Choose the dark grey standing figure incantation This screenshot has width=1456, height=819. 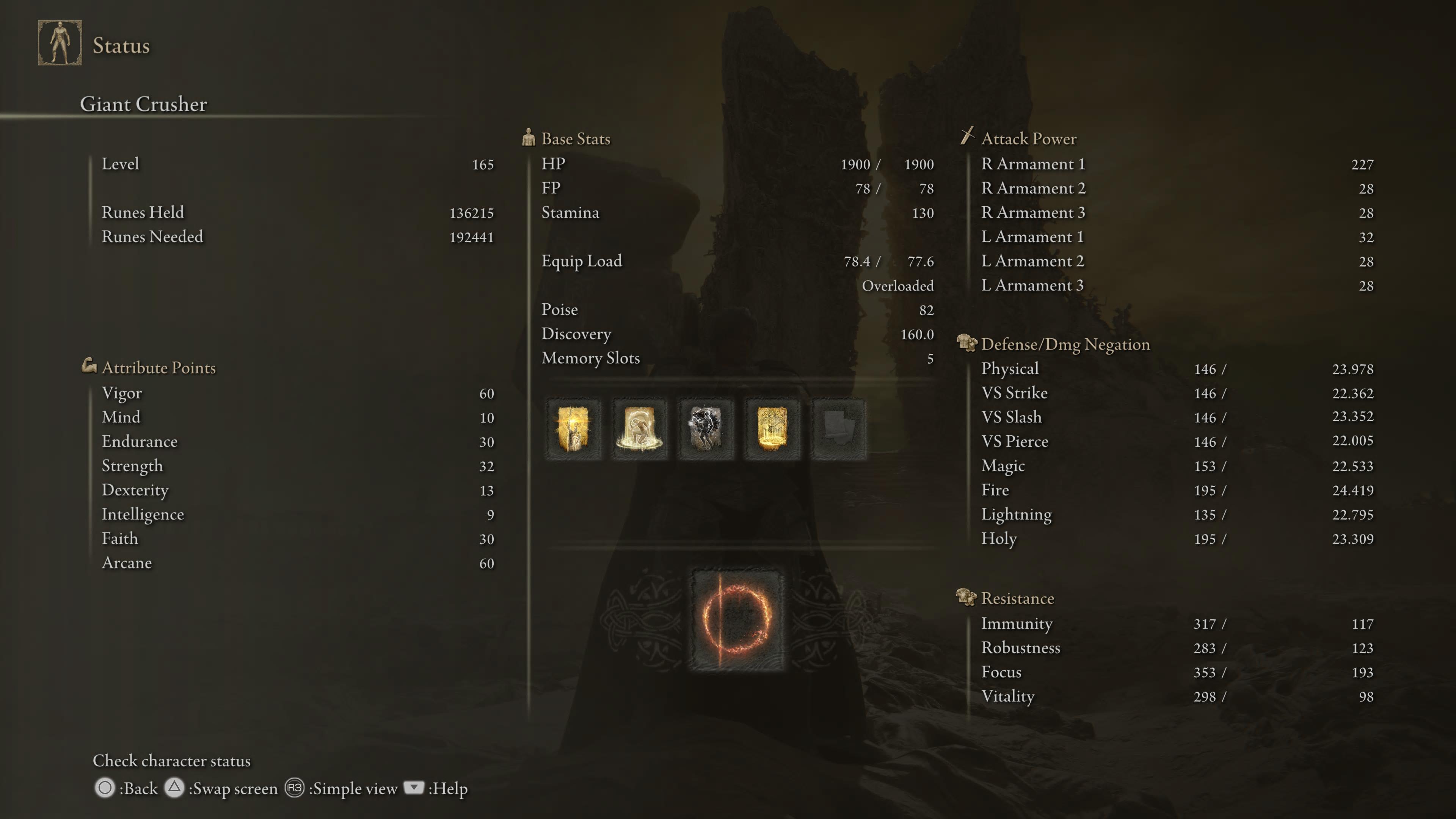point(706,429)
